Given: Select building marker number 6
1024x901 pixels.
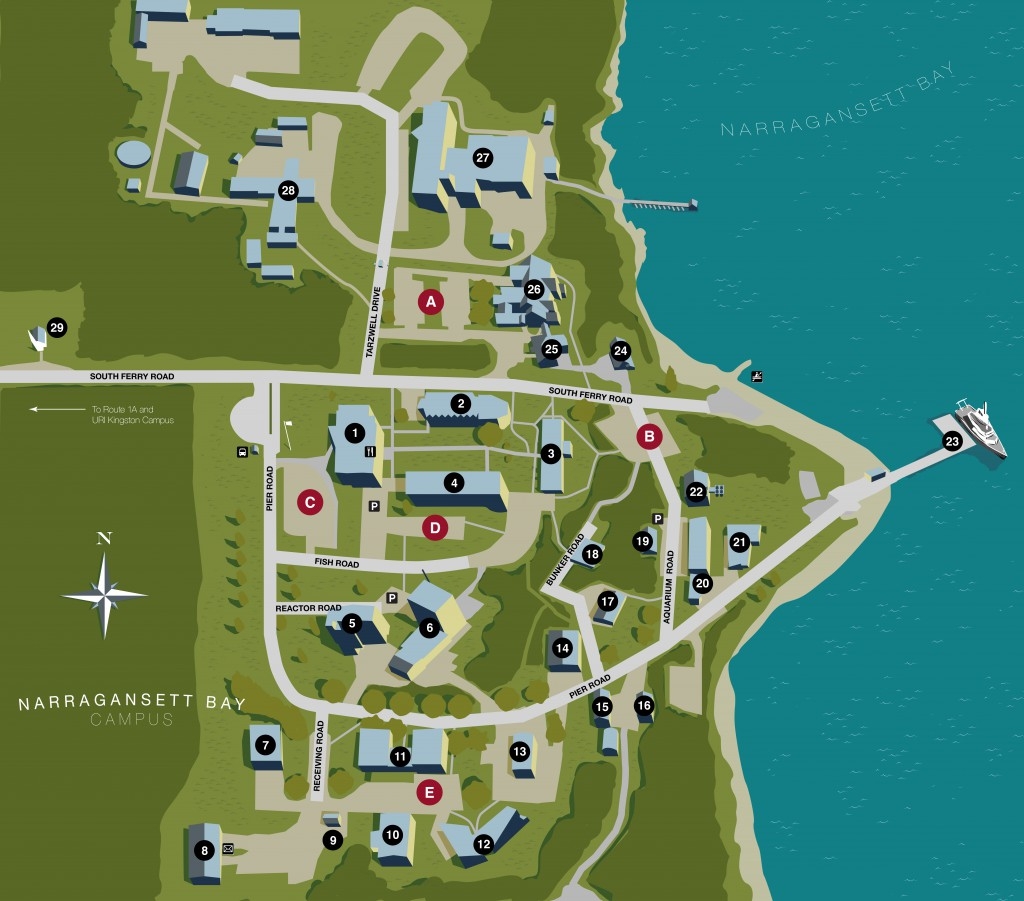Looking at the screenshot, I should click(x=430, y=628).
